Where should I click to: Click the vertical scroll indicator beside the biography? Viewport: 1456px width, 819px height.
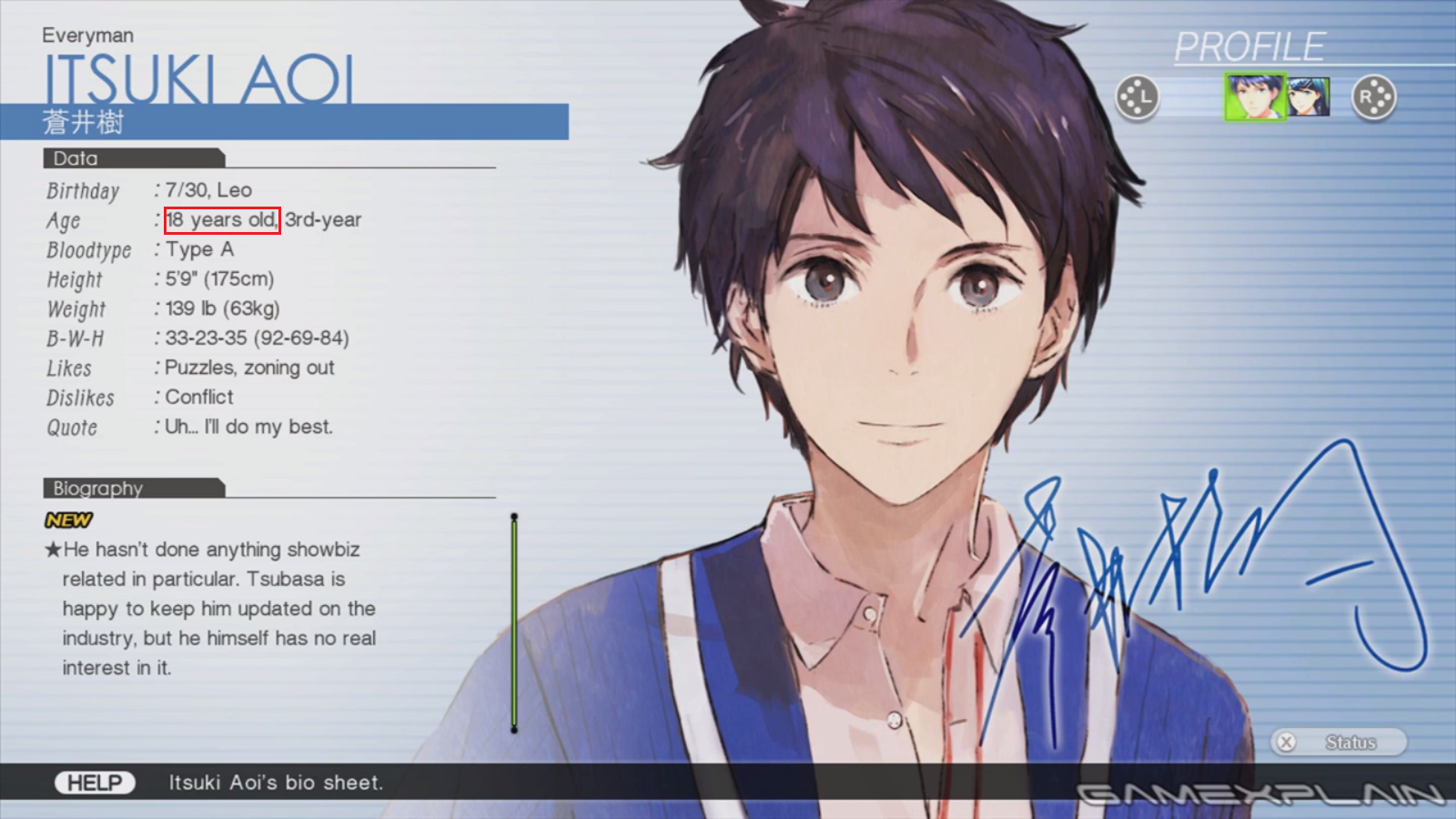[514, 623]
